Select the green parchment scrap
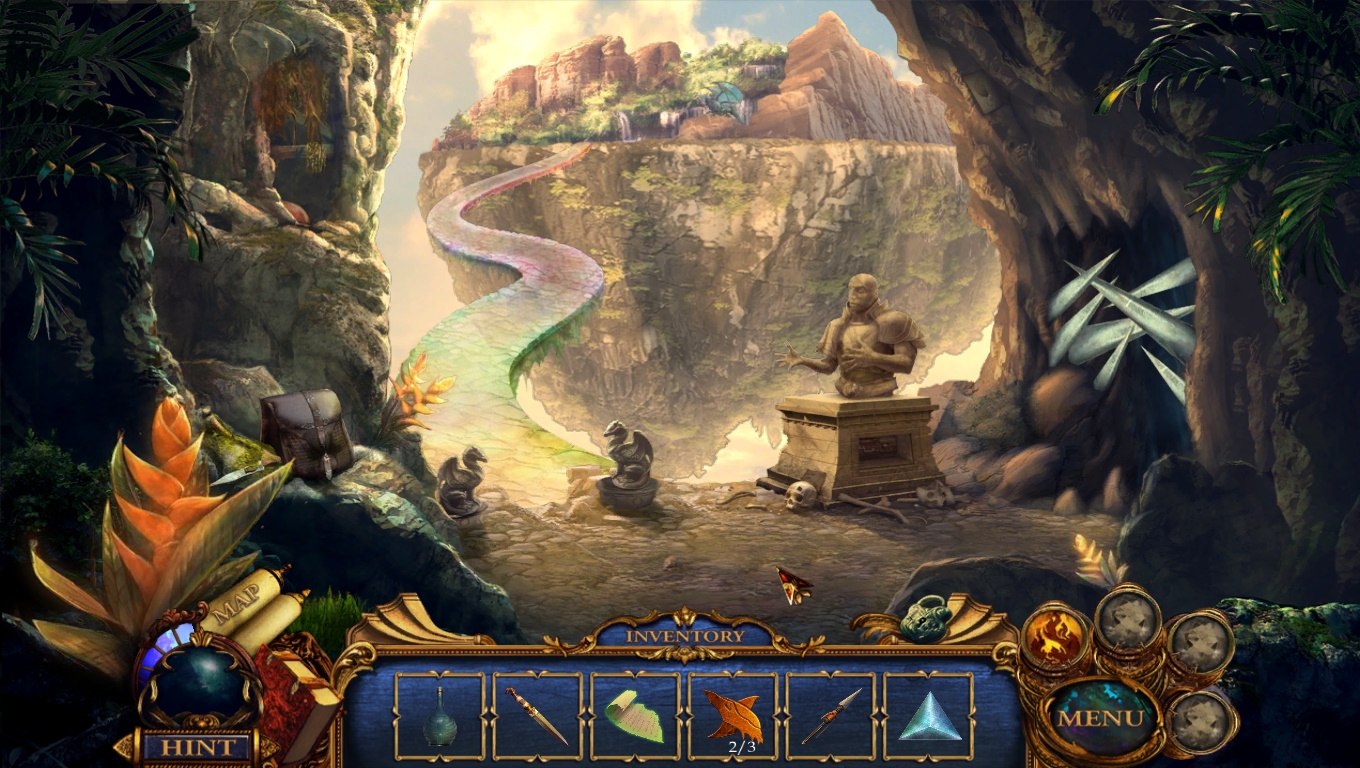The height and width of the screenshot is (768, 1360). [635, 716]
